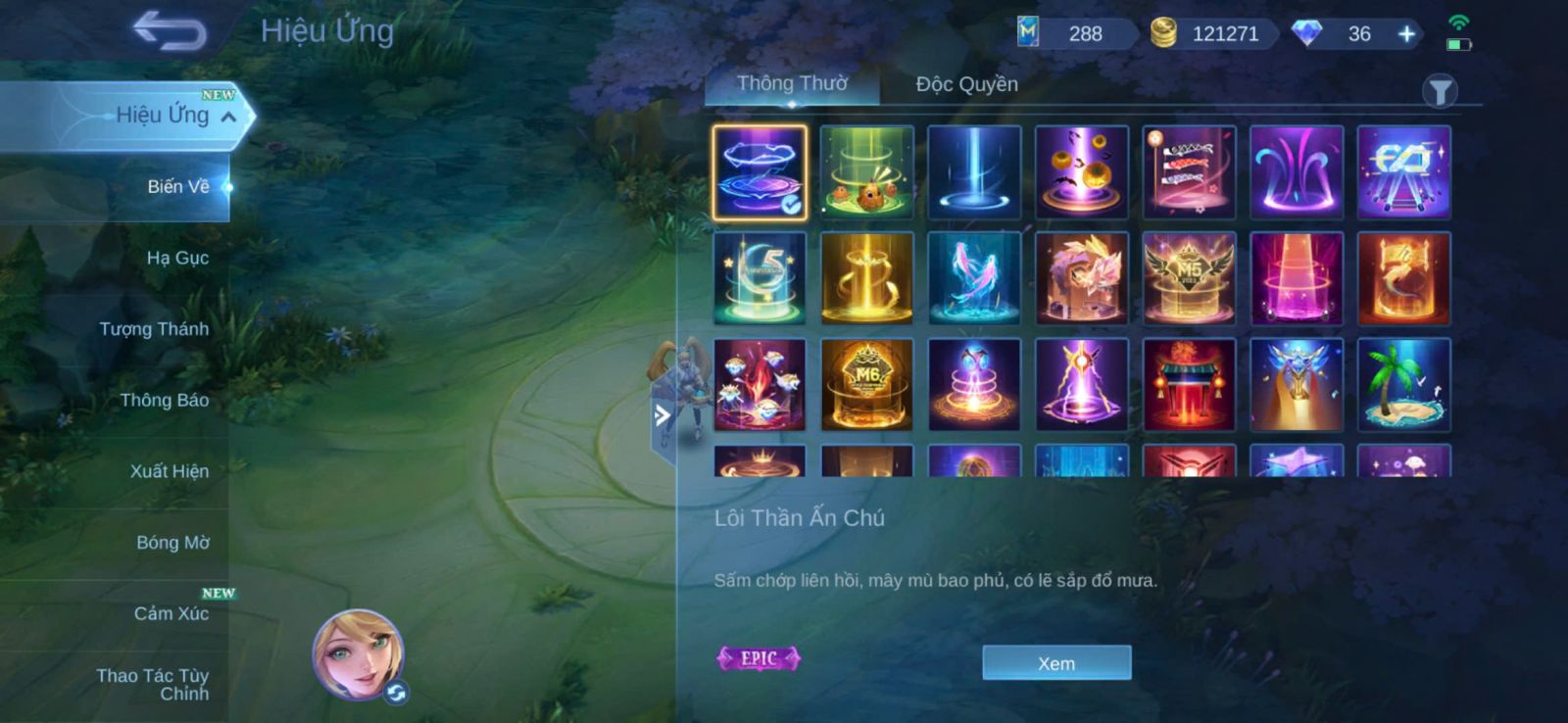Viewport: 1568px width, 723px height.
Task: Open the Tượng Thánh category
Action: click(153, 329)
